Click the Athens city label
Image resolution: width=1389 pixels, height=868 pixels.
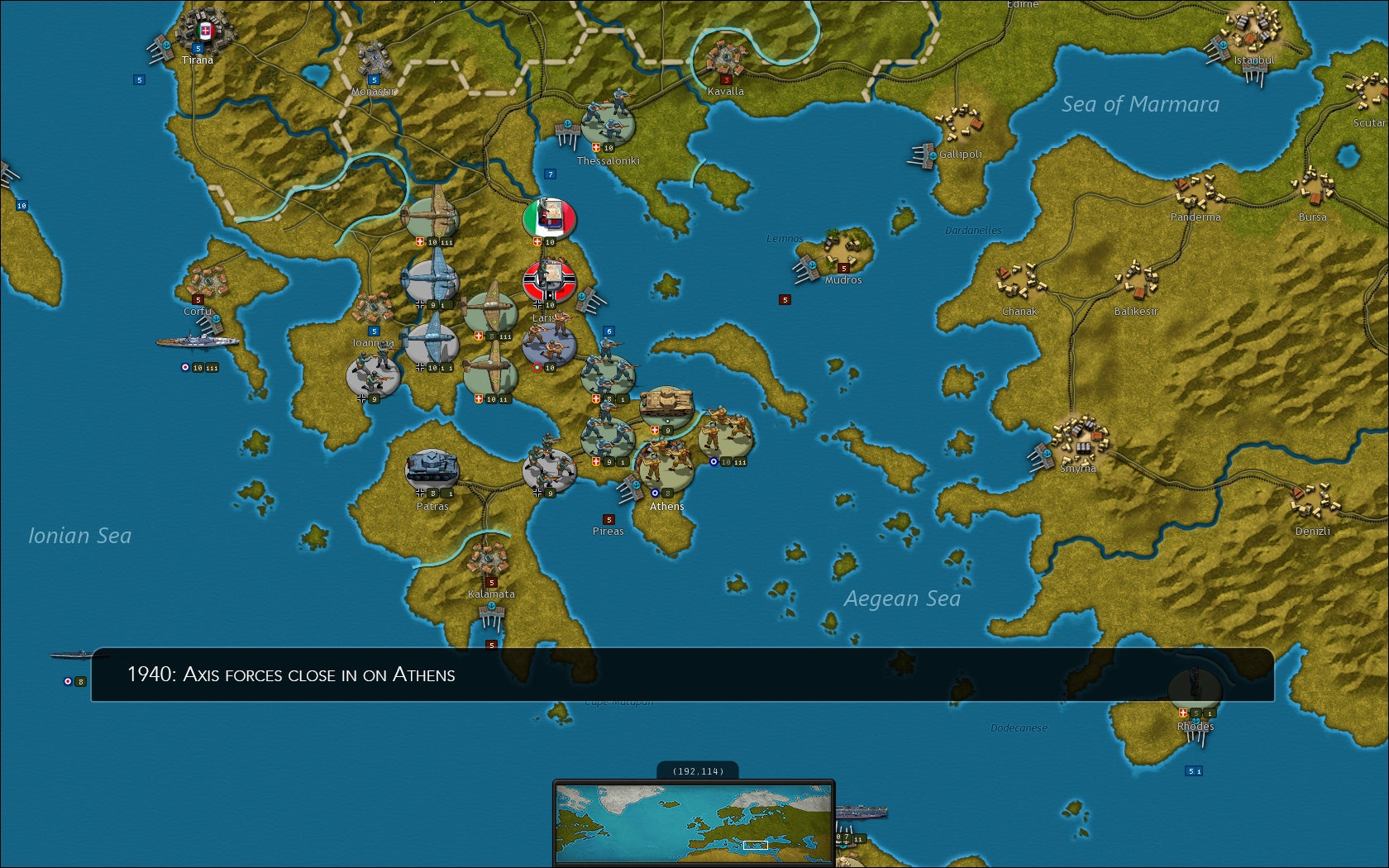(666, 507)
